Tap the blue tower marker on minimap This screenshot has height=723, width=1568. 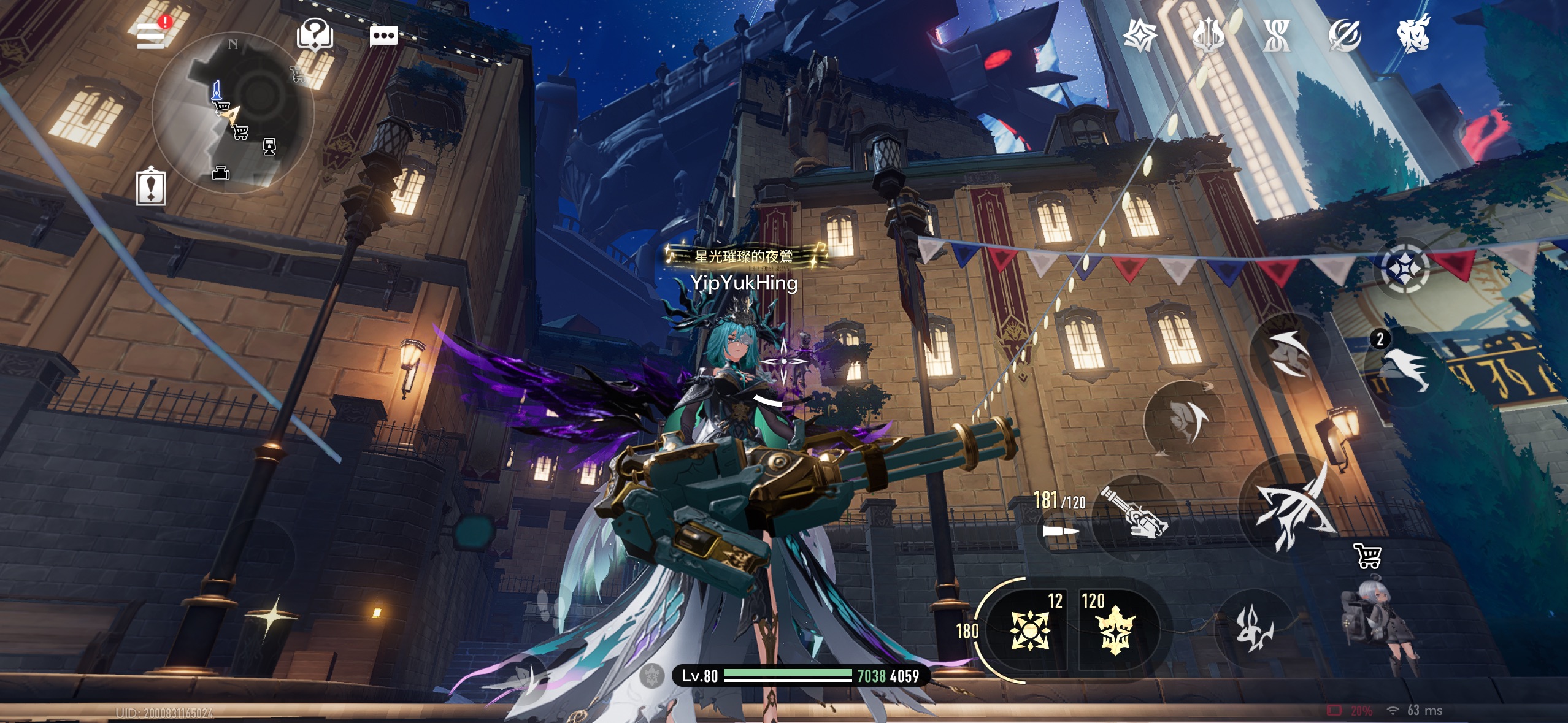pos(216,90)
